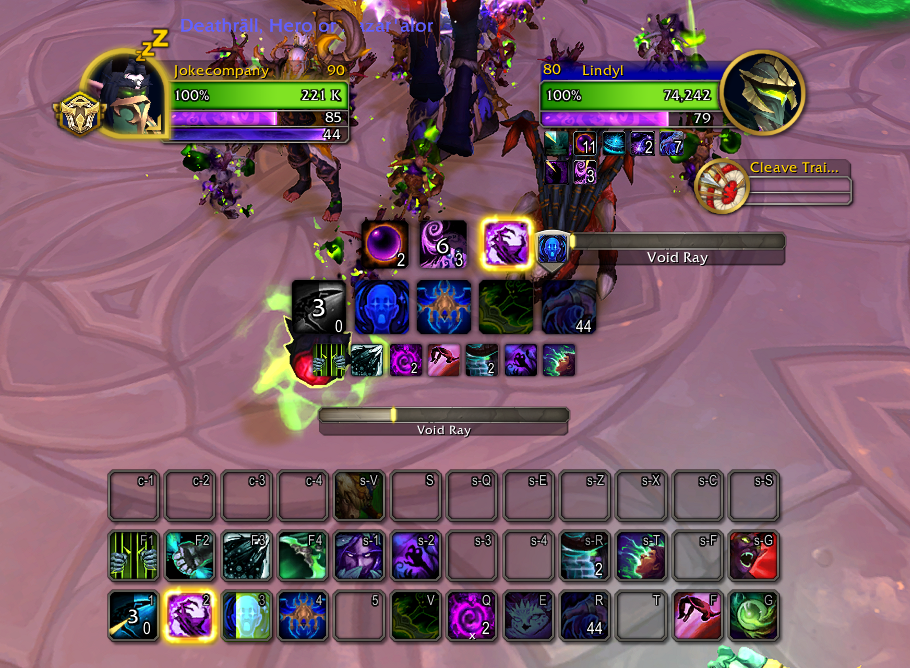This screenshot has width=910, height=668.
Task: Activate the purple vortex ability bound to Q
Action: pos(472,614)
